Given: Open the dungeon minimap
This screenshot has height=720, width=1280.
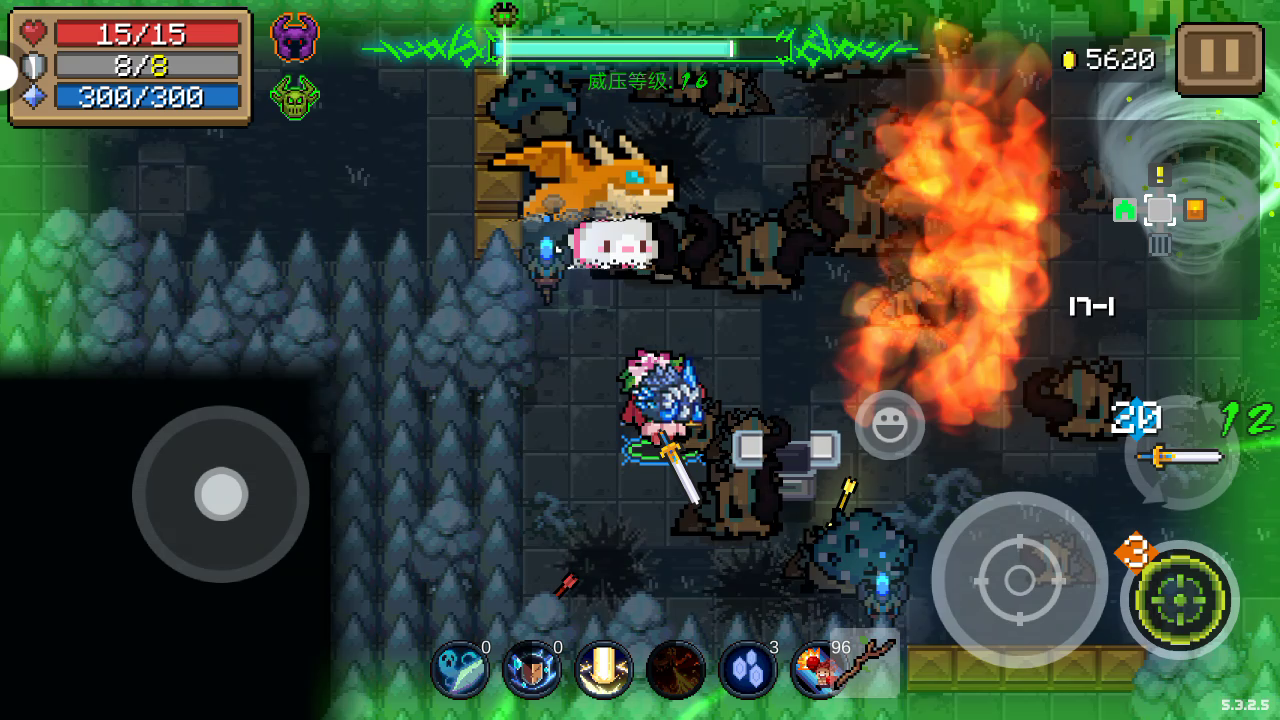Looking at the screenshot, I should tap(1160, 212).
